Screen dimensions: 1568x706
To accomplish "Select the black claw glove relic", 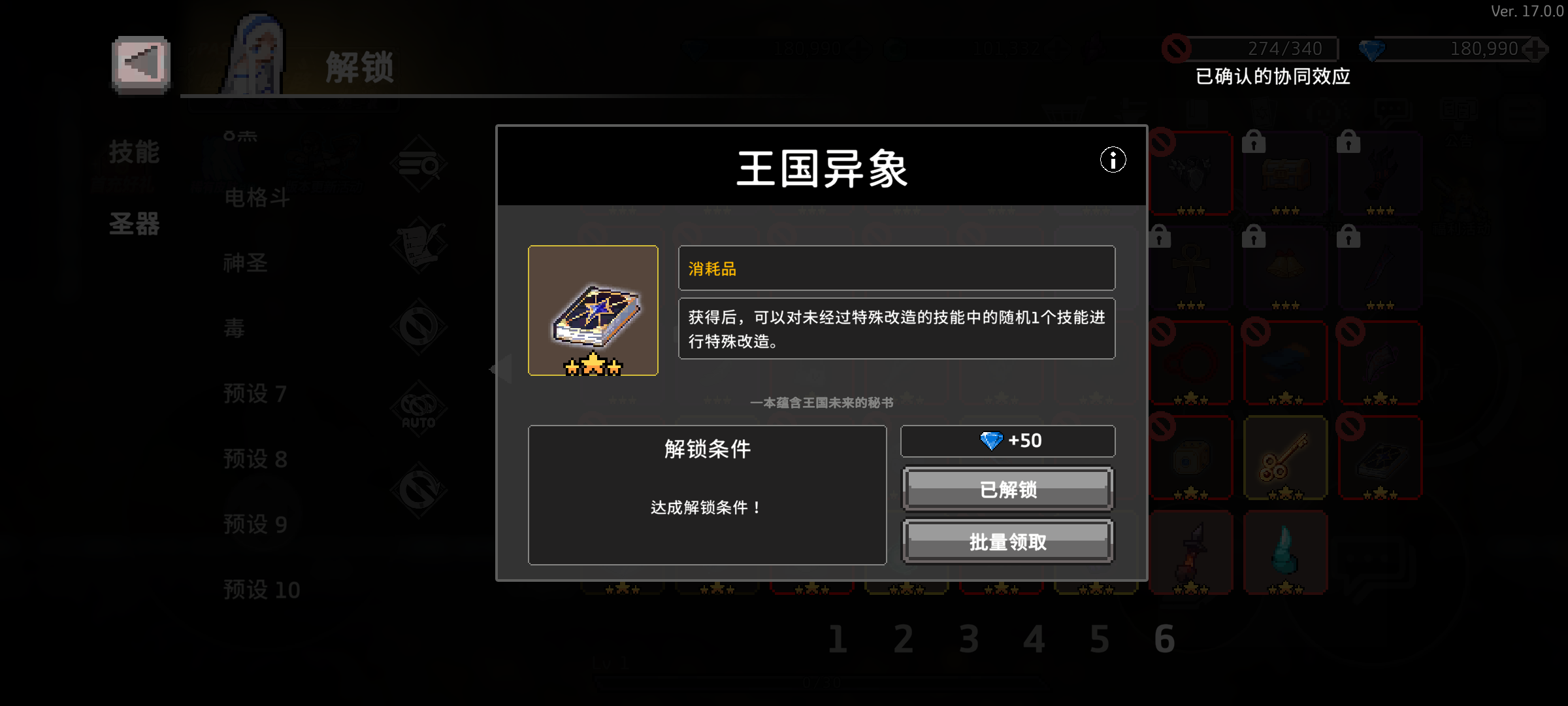I will click(1379, 173).
